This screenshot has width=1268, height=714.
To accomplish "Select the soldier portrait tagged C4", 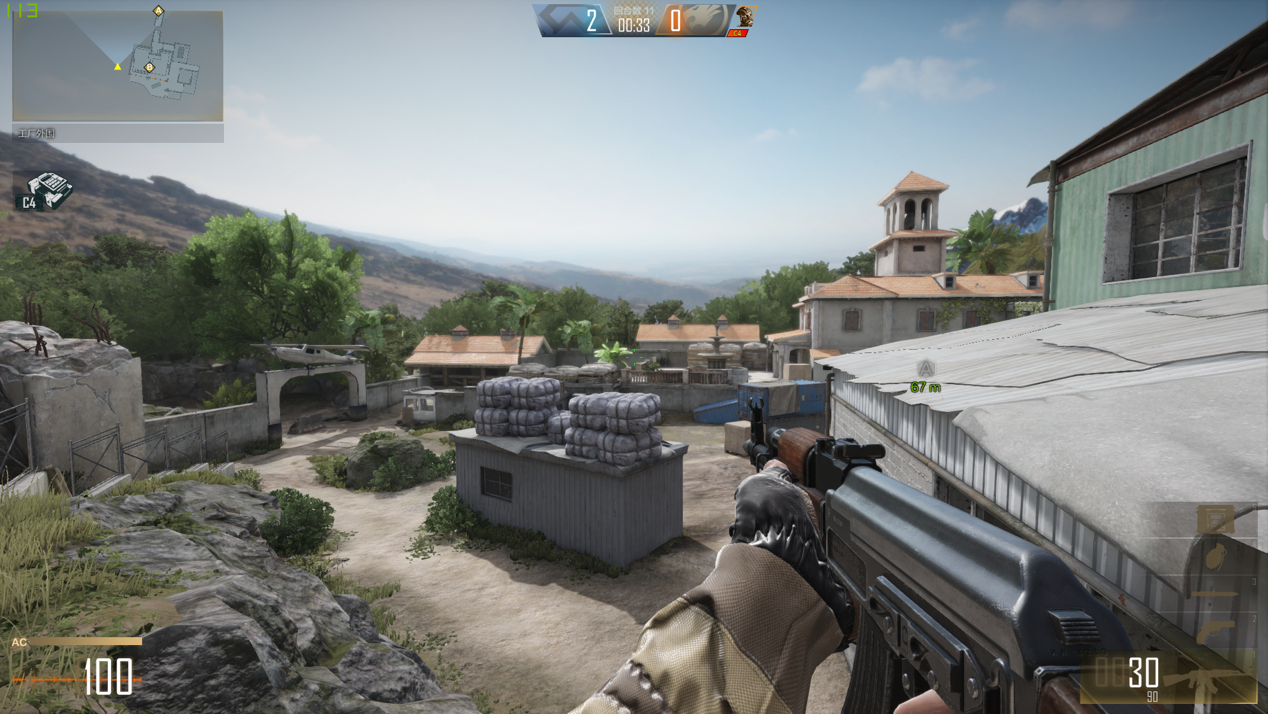I will pos(743,20).
